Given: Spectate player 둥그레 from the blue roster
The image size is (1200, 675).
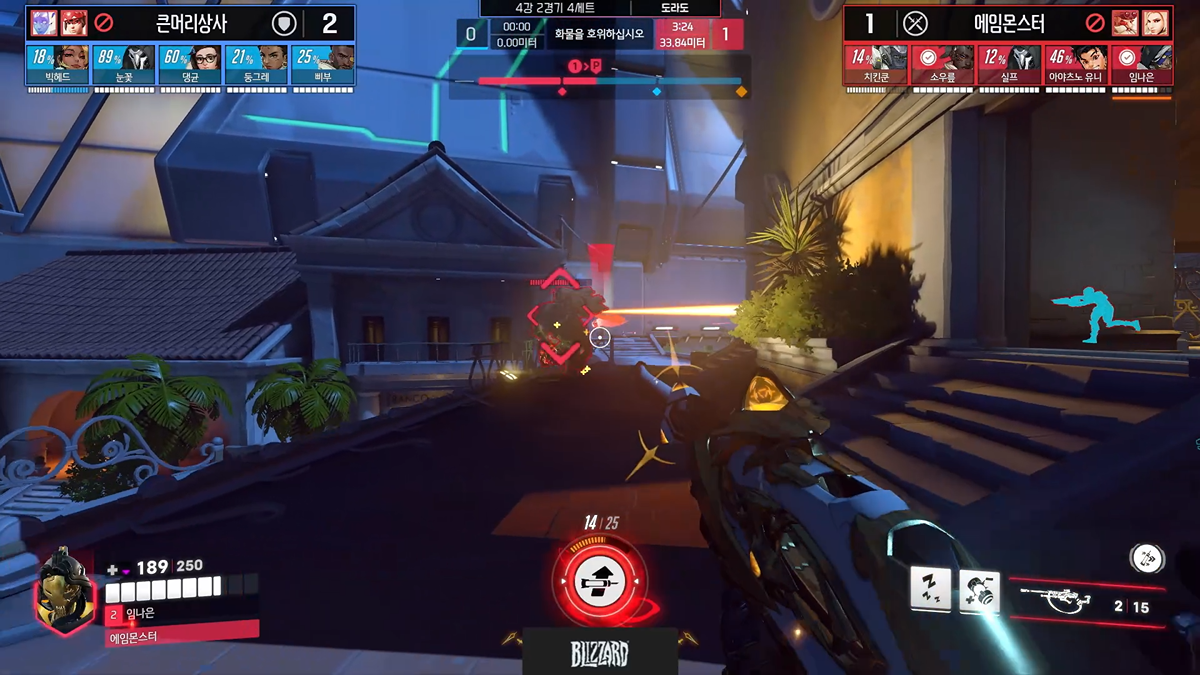Looking at the screenshot, I should [x=257, y=64].
